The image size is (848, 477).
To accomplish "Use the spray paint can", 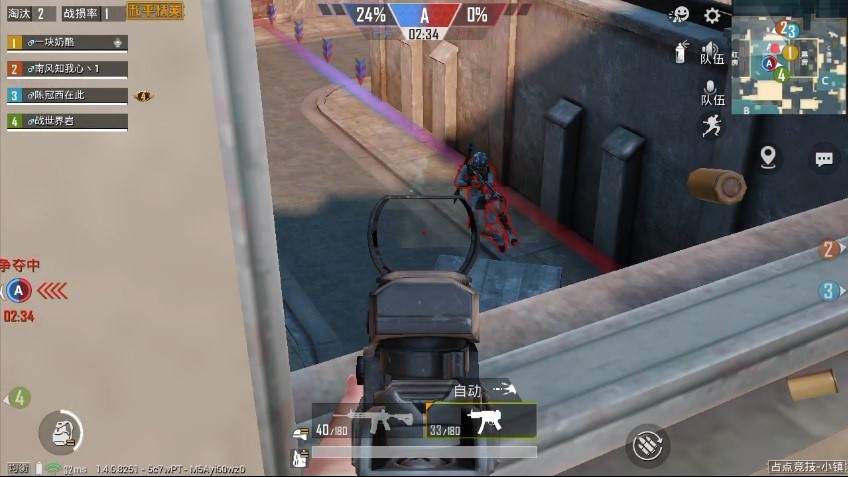I will pyautogui.click(x=681, y=52).
